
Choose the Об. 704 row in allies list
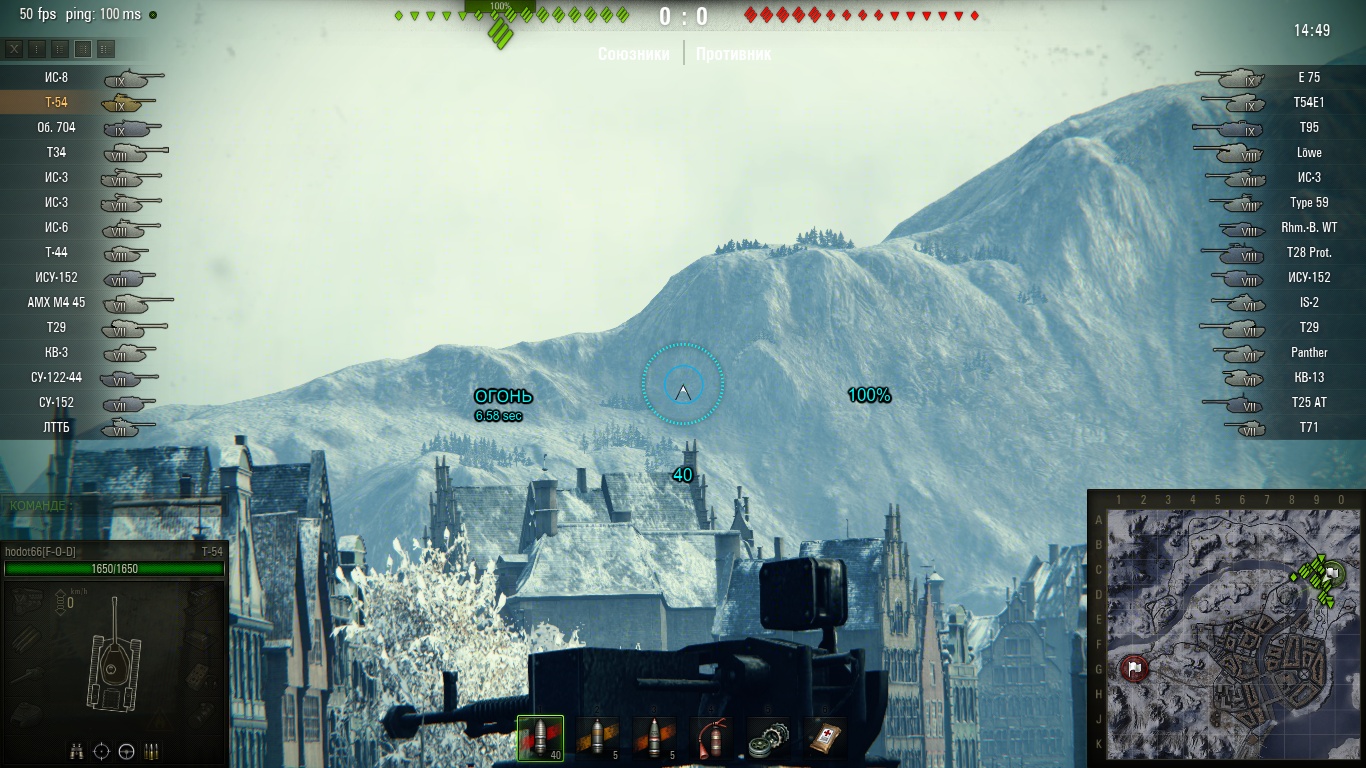[56, 127]
